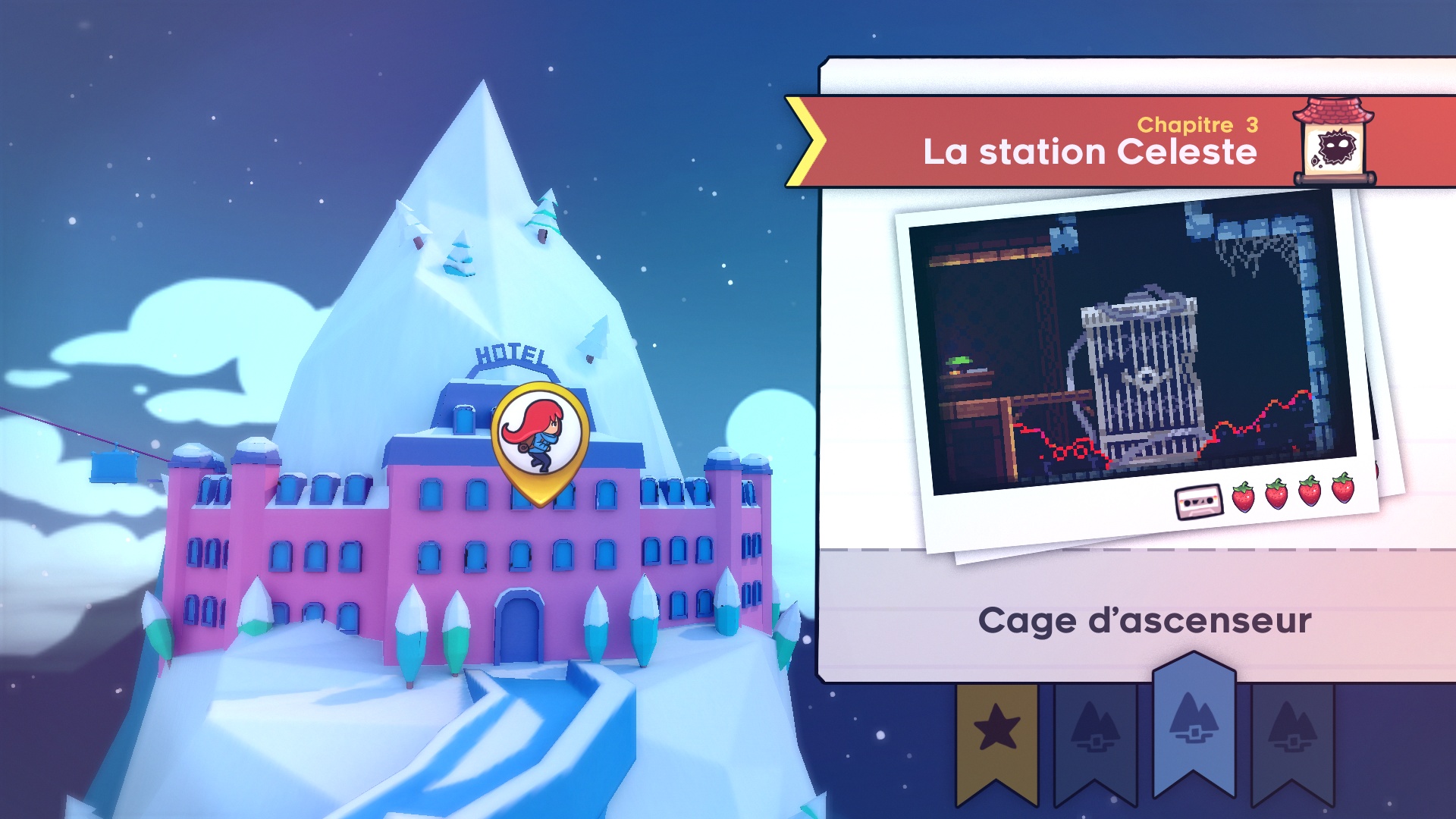Select the Madeline map pin marker
The height and width of the screenshot is (819, 1456).
coord(540,438)
